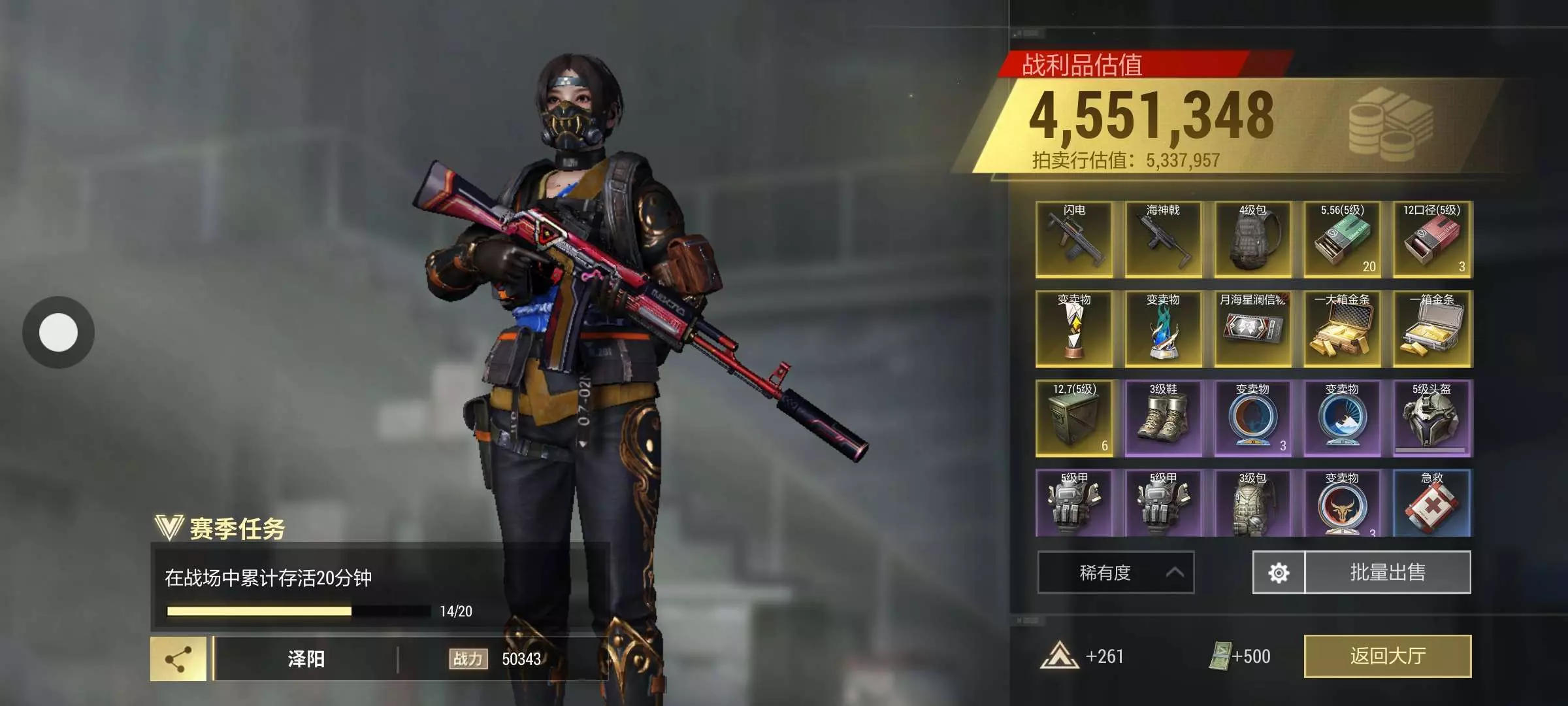Expand the 稀有度 rarity sort dropdown
The height and width of the screenshot is (706, 1568).
(1115, 573)
